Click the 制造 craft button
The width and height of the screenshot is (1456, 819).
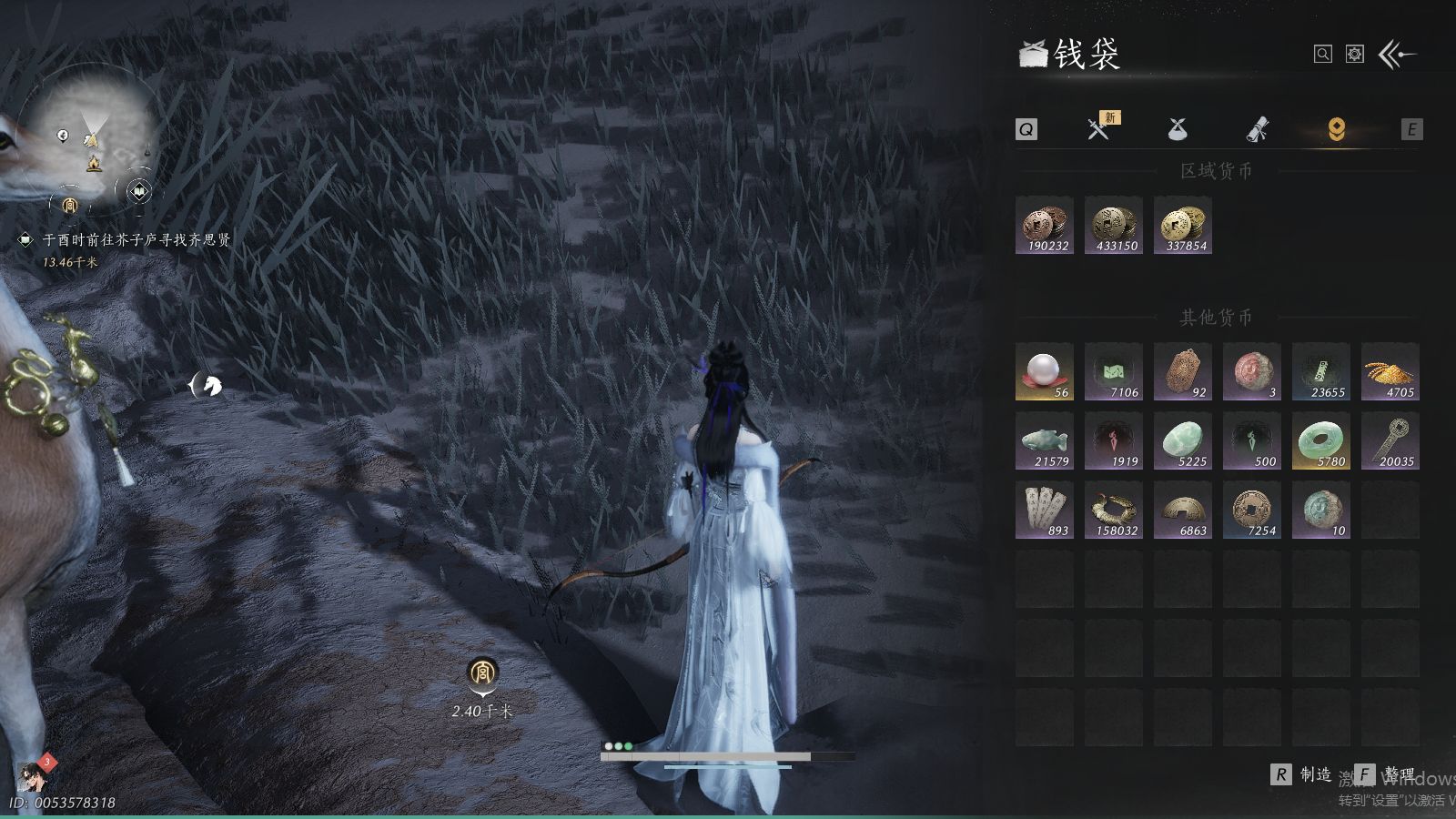[x=1302, y=774]
